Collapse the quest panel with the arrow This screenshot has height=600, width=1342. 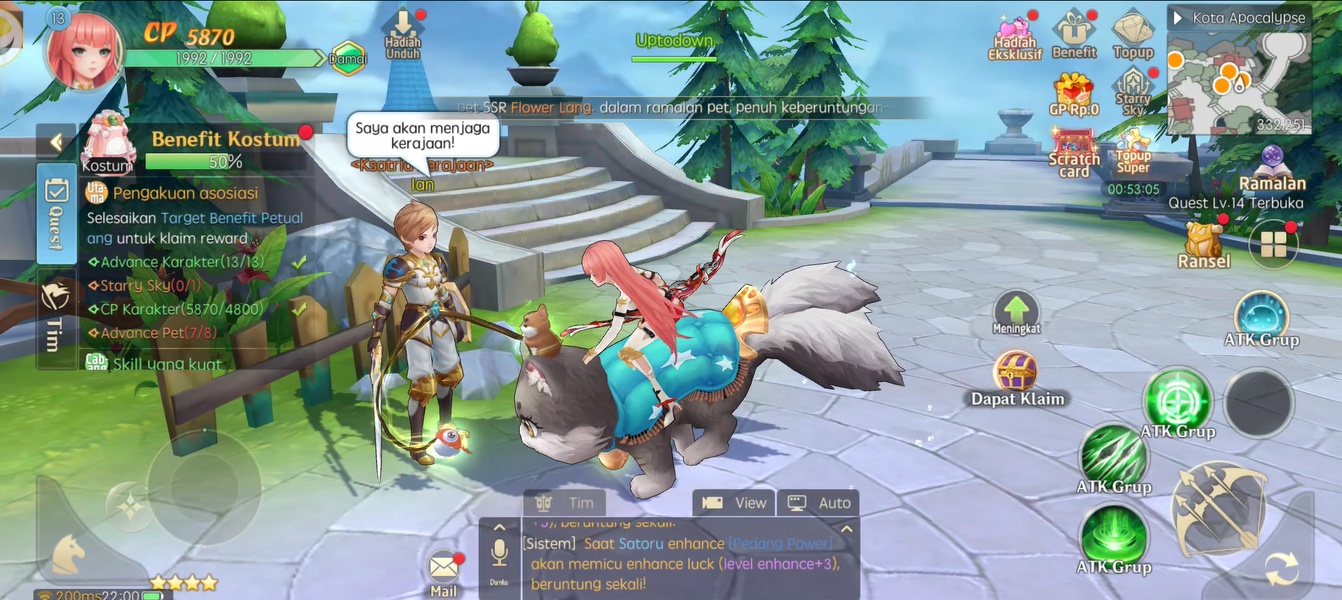[x=56, y=142]
